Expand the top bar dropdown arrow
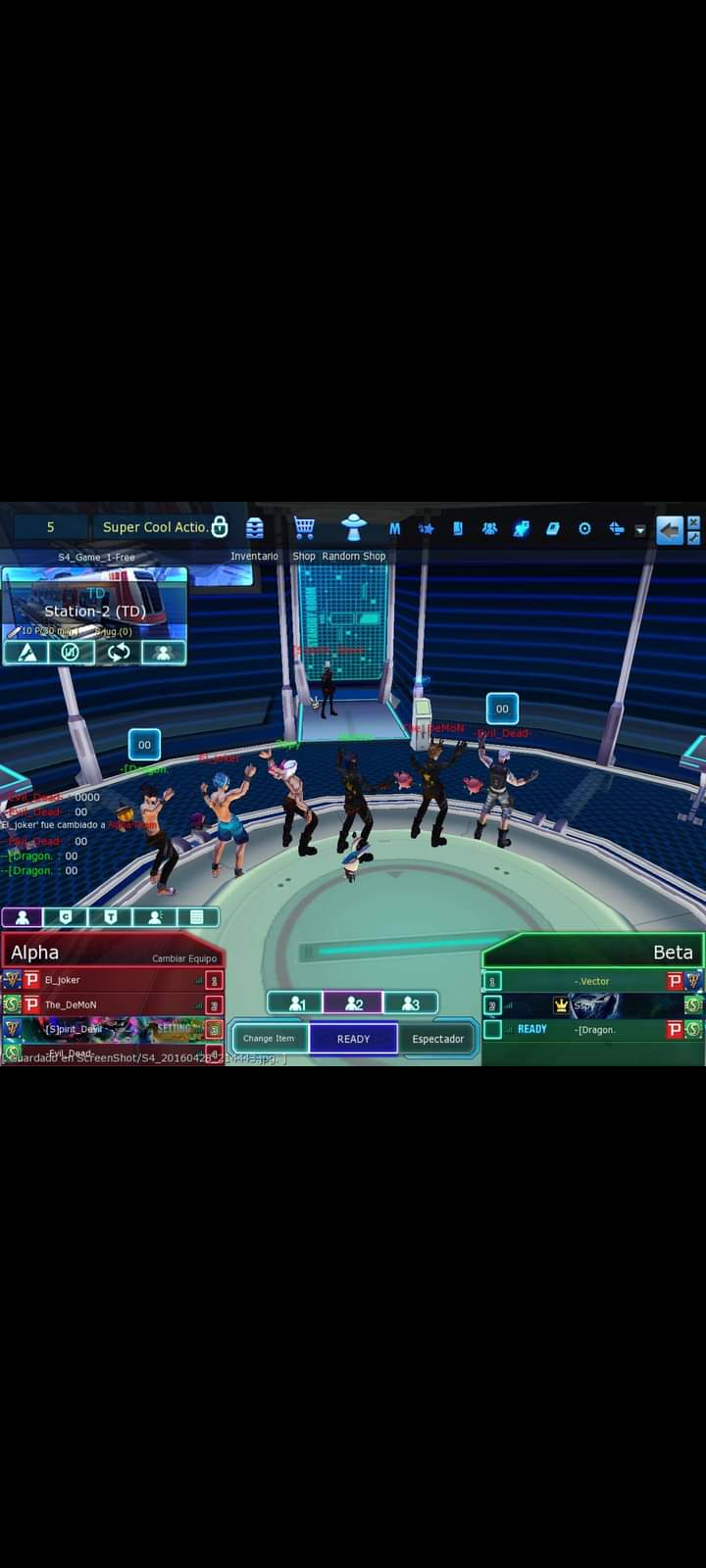Viewport: 706px width, 1568px height. click(640, 530)
